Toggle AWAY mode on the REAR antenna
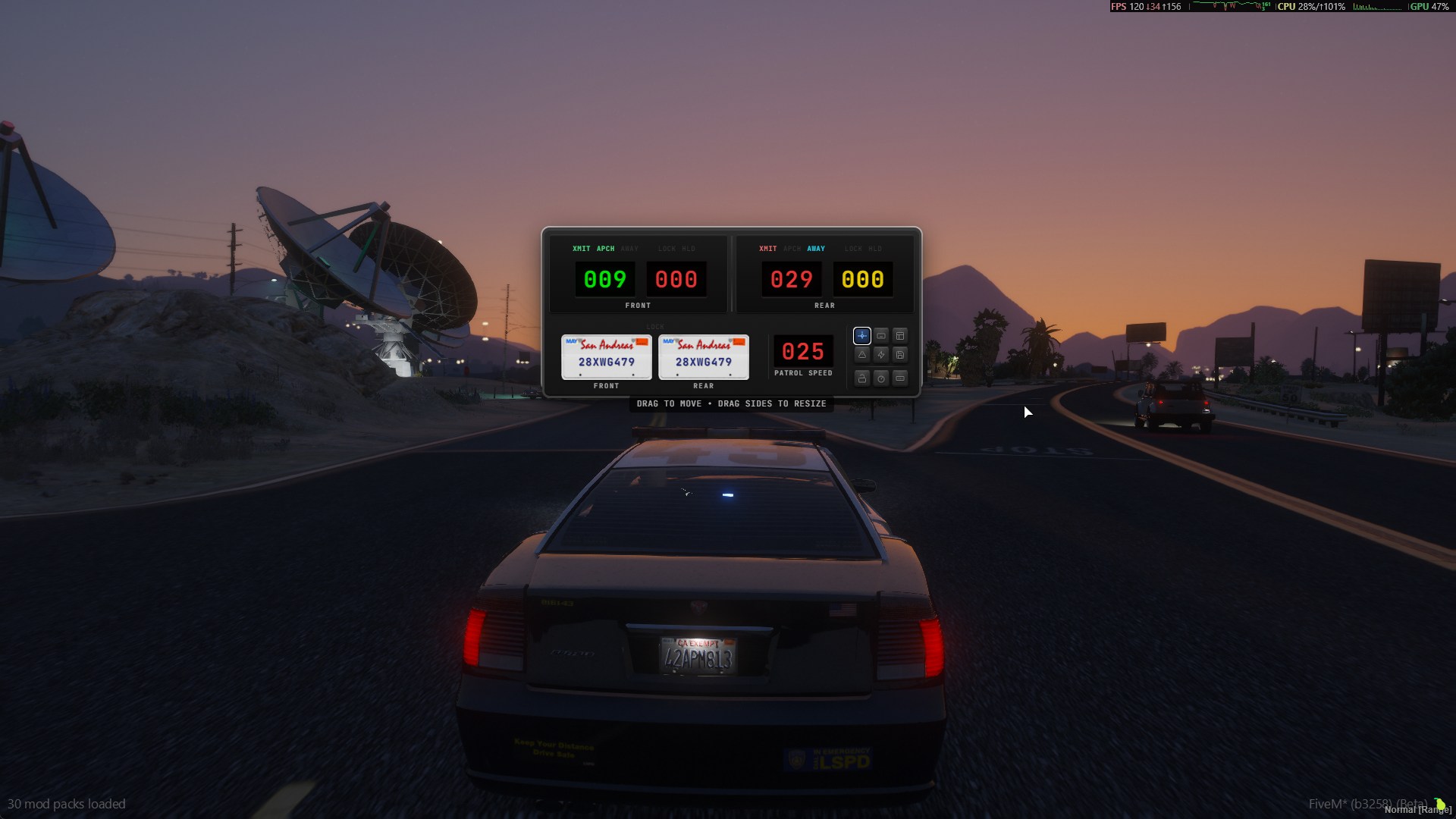The height and width of the screenshot is (819, 1456). click(x=815, y=248)
